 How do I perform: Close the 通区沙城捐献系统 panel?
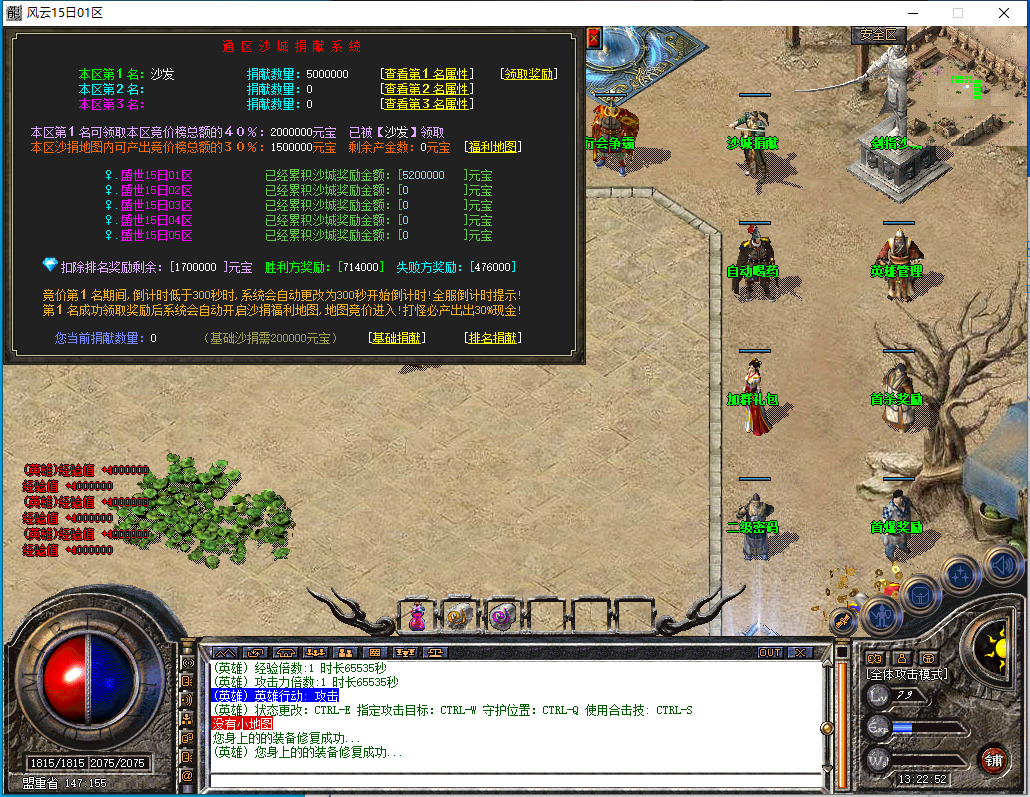tap(593, 38)
